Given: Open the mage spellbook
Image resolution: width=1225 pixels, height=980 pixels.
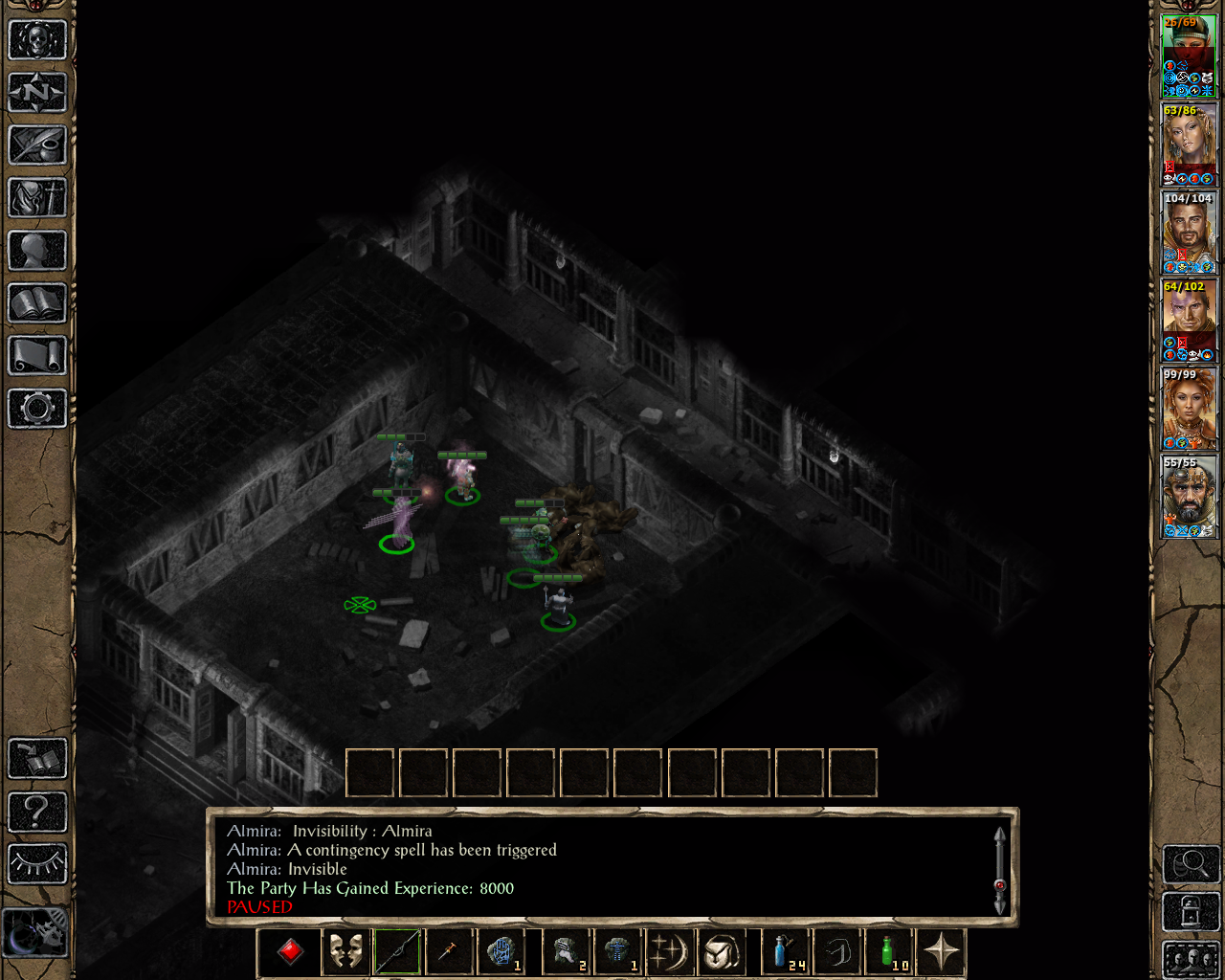Looking at the screenshot, I should [x=37, y=303].
